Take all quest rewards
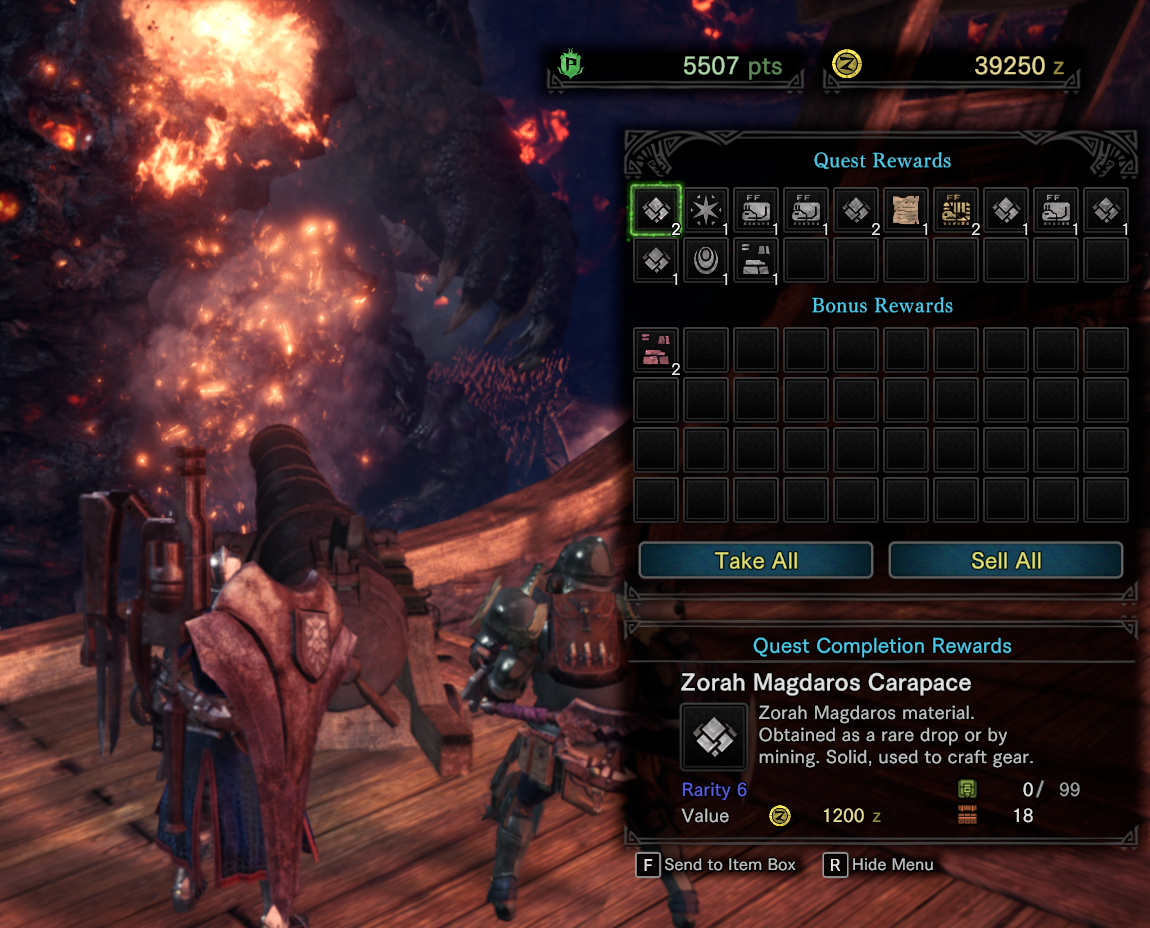 [756, 561]
